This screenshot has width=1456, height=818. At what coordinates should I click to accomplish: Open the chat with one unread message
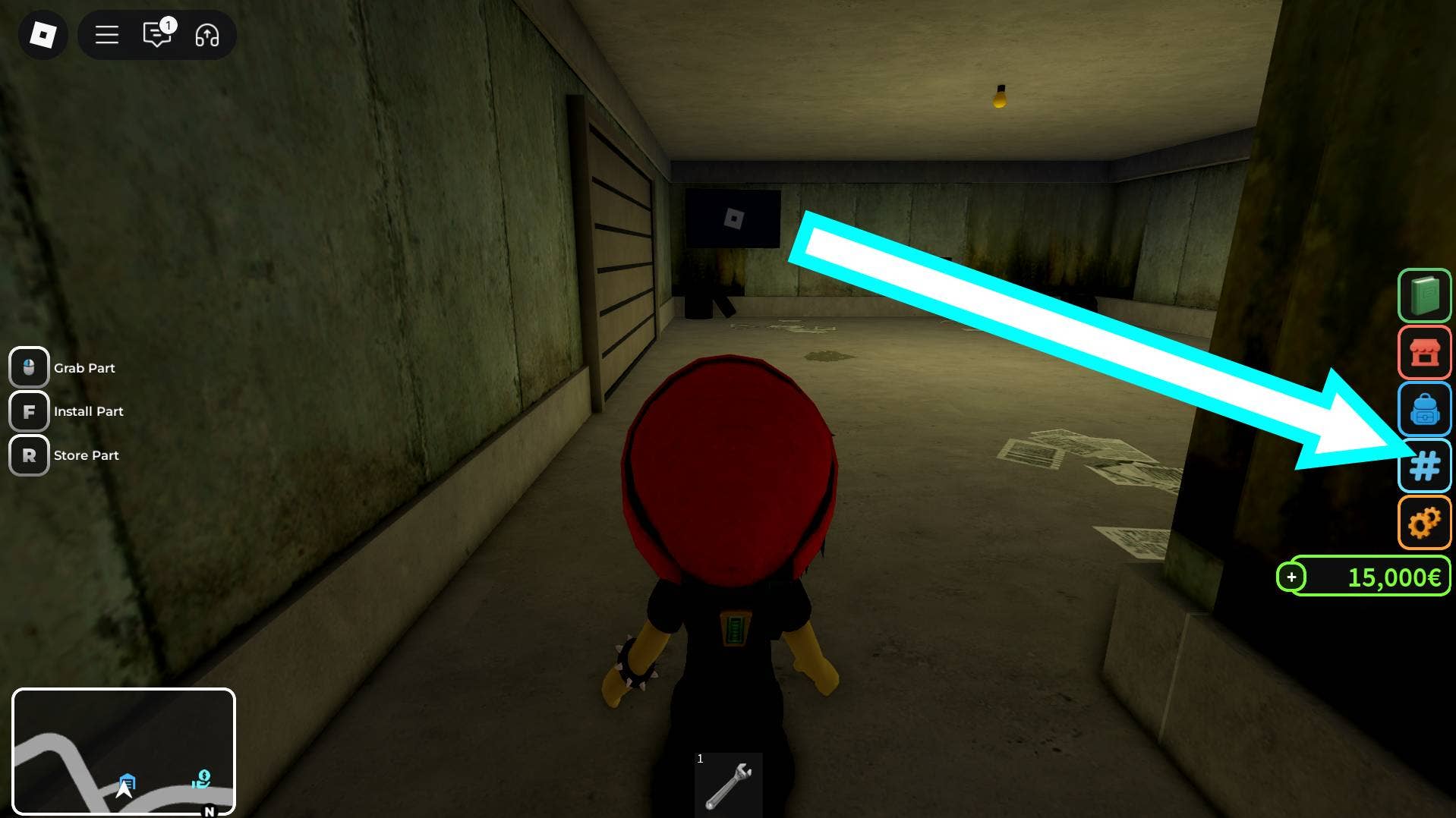coord(157,35)
